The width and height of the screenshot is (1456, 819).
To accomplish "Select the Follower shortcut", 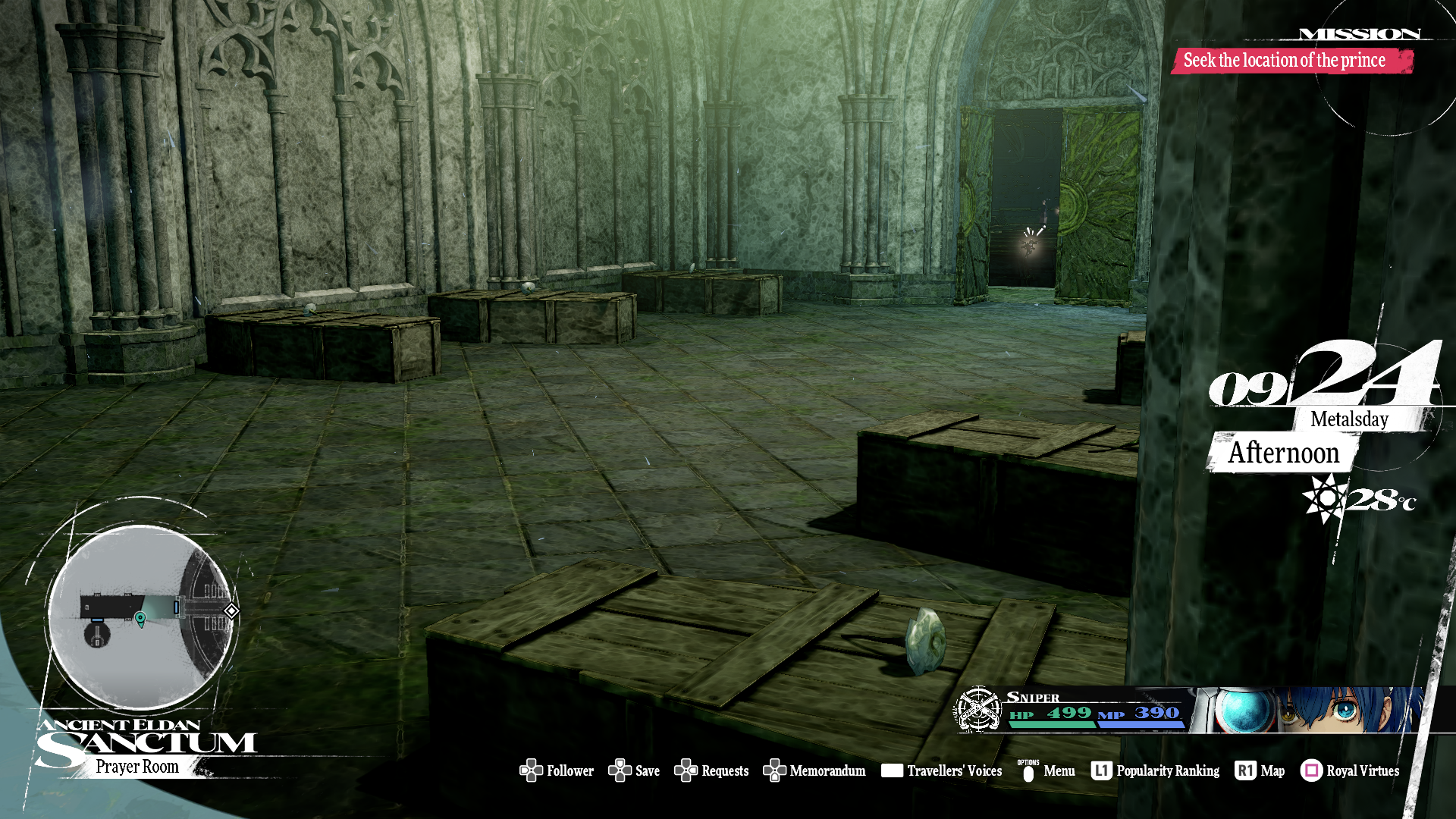I will tap(557, 770).
